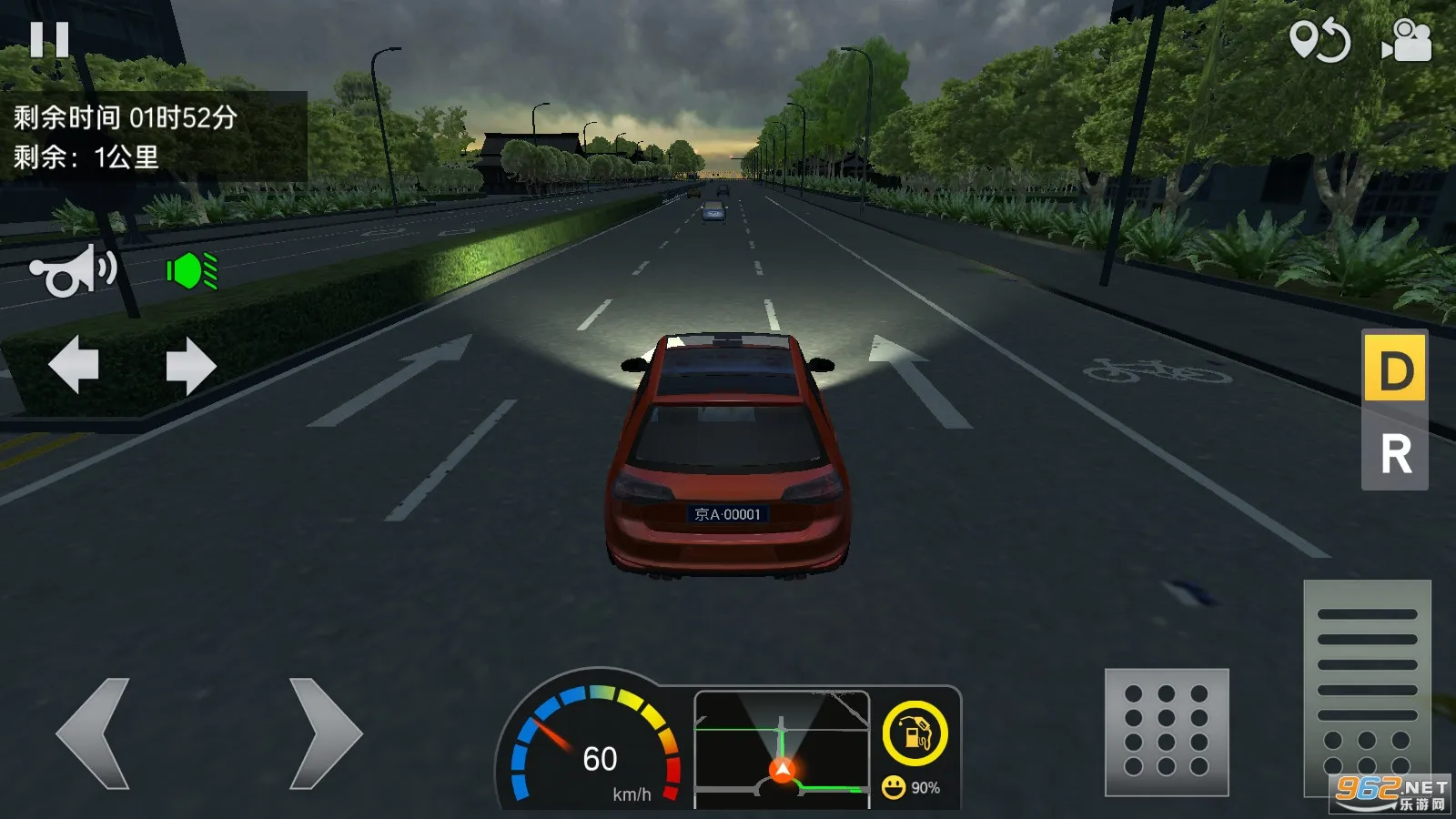Activate the right turn signal arrow
This screenshot has width=1456, height=819.
coord(191,366)
